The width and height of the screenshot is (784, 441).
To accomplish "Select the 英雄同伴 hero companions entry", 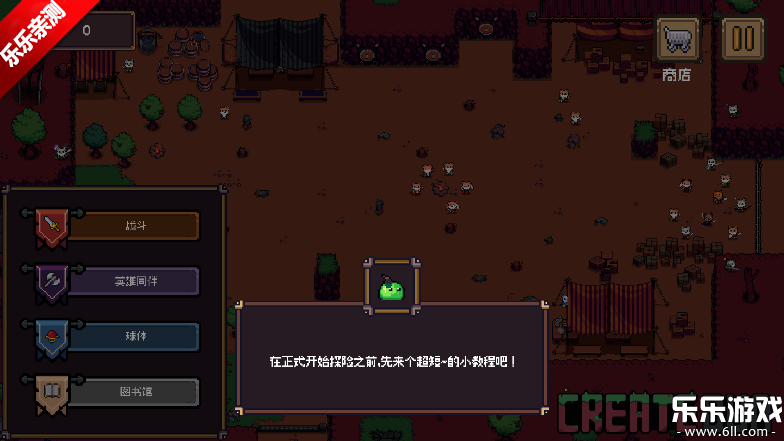I will point(134,281).
